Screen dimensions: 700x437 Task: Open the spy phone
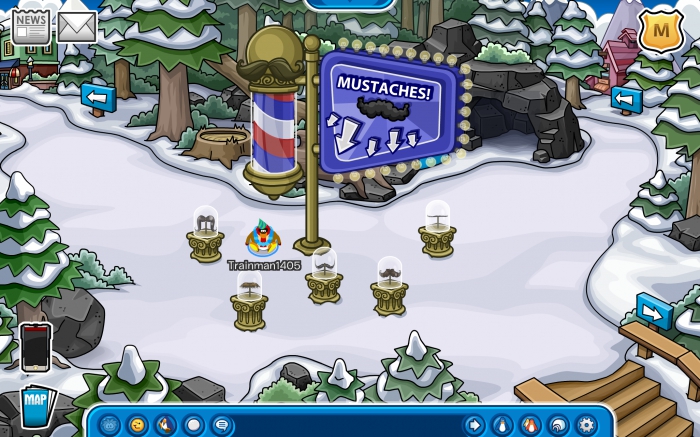click(35, 346)
